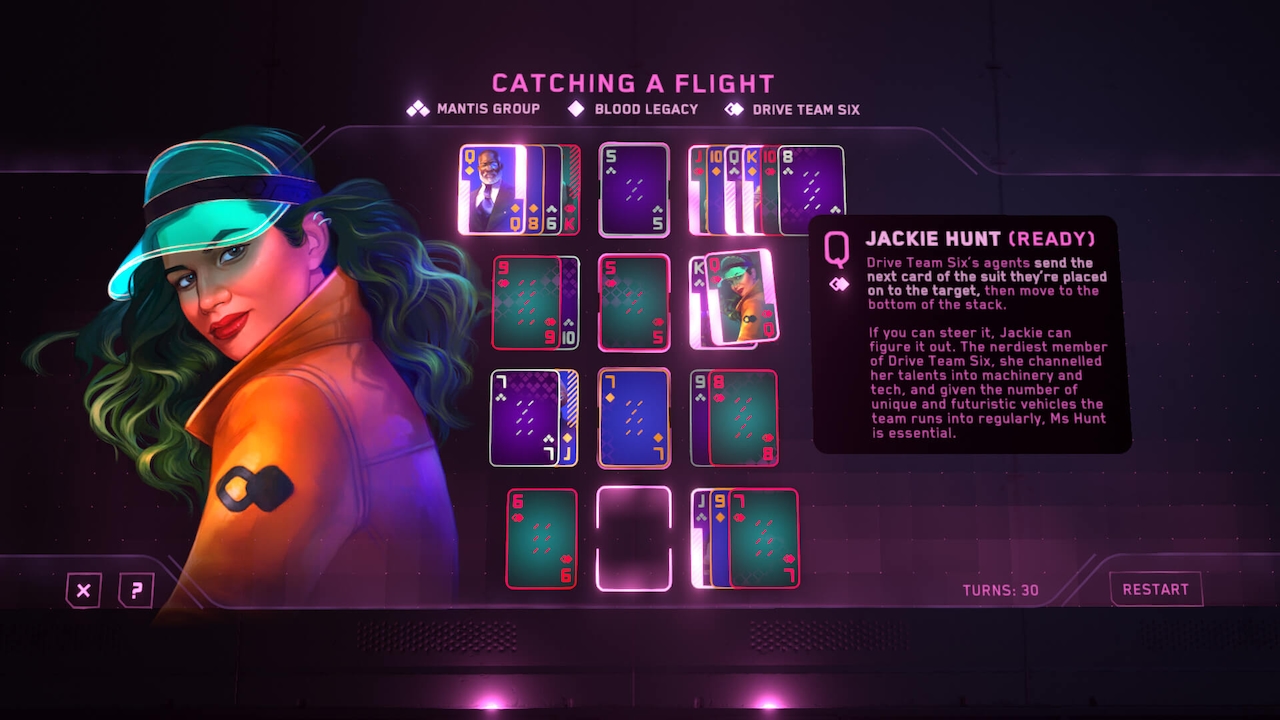Select the 8 of spades stack in the top-right
Viewport: 1280px width, 720px height.
(x=808, y=189)
